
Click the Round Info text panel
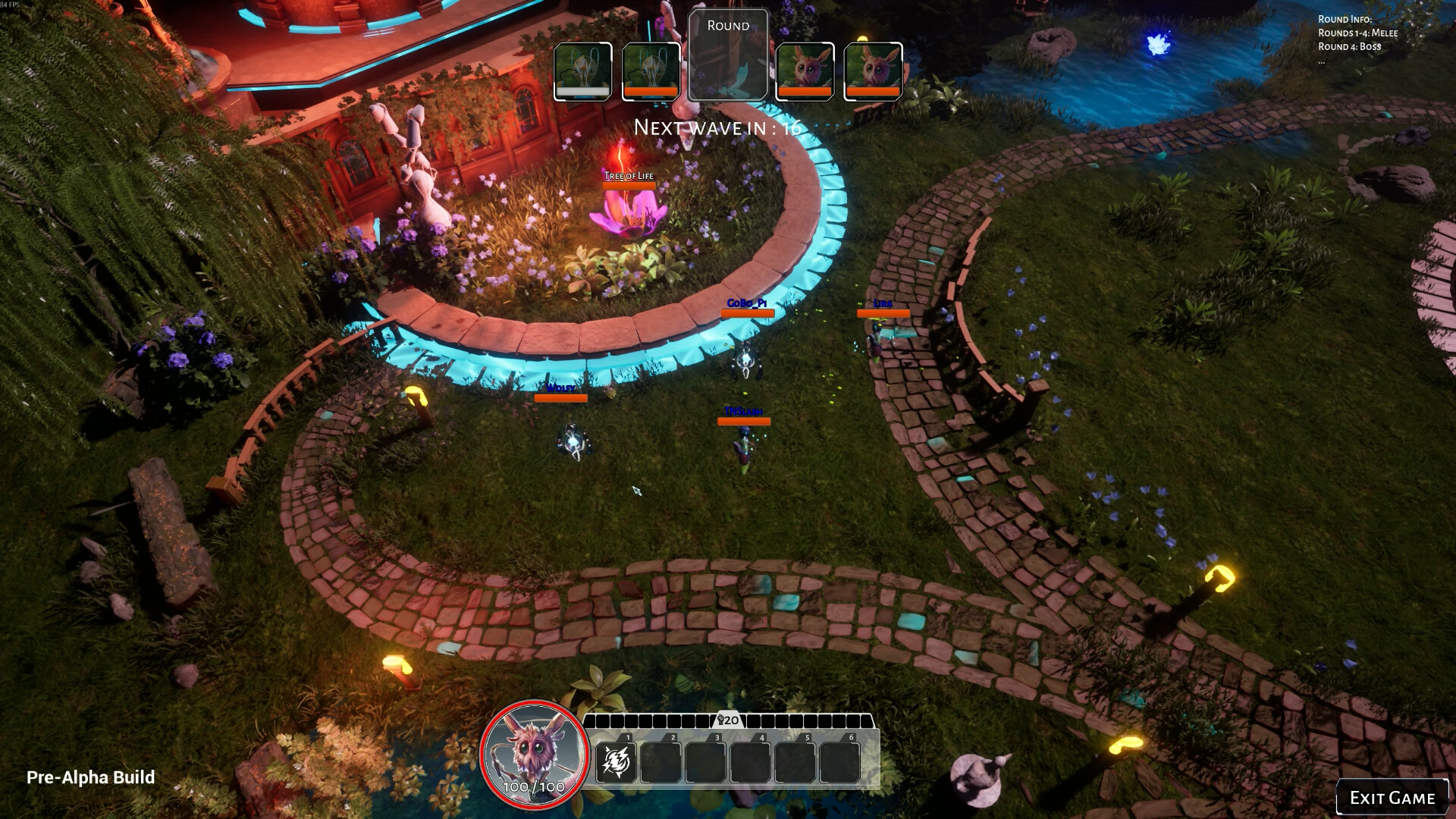point(1360,33)
